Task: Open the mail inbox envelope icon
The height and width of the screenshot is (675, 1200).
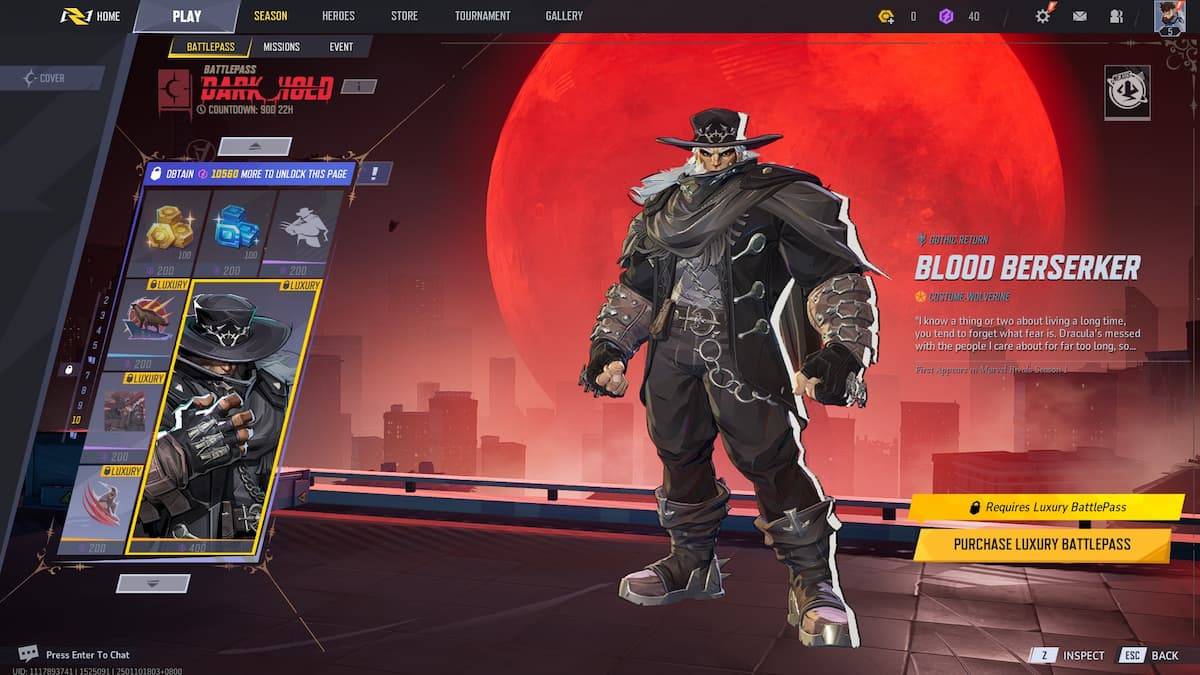Action: pyautogui.click(x=1080, y=16)
